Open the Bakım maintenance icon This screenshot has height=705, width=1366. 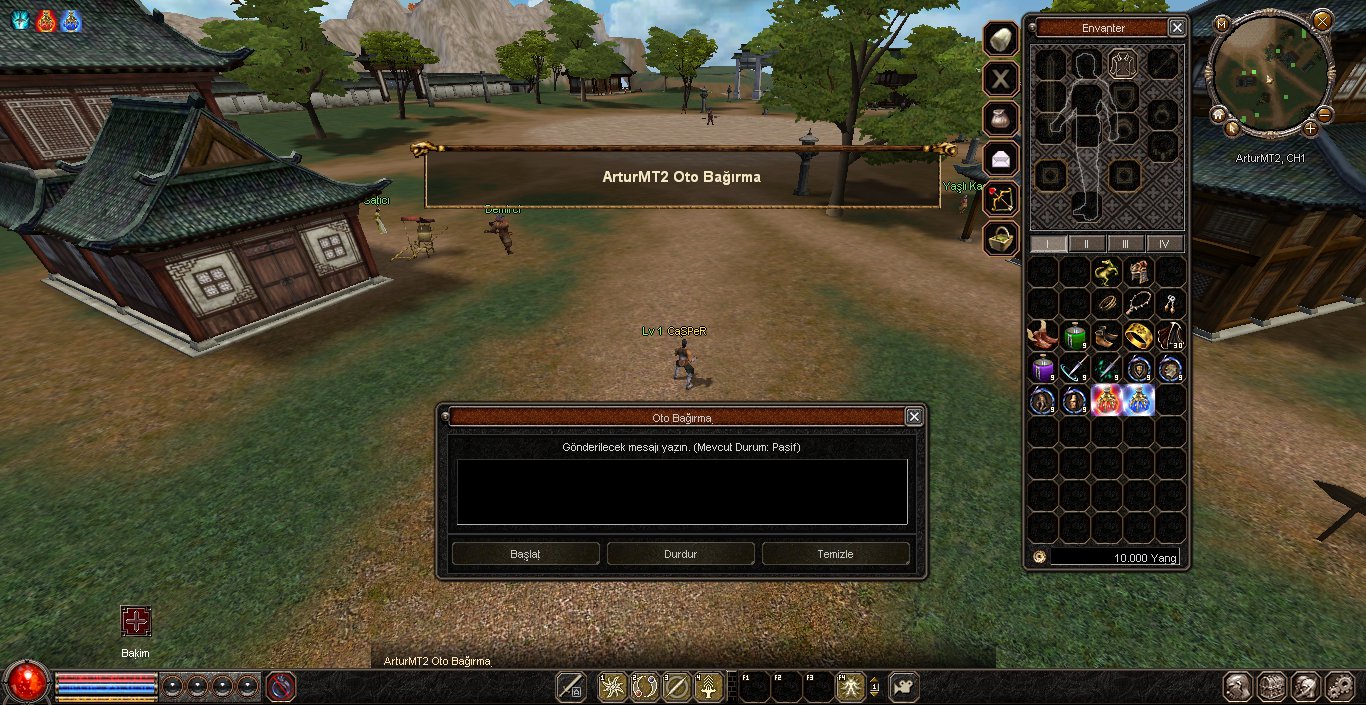click(x=136, y=621)
